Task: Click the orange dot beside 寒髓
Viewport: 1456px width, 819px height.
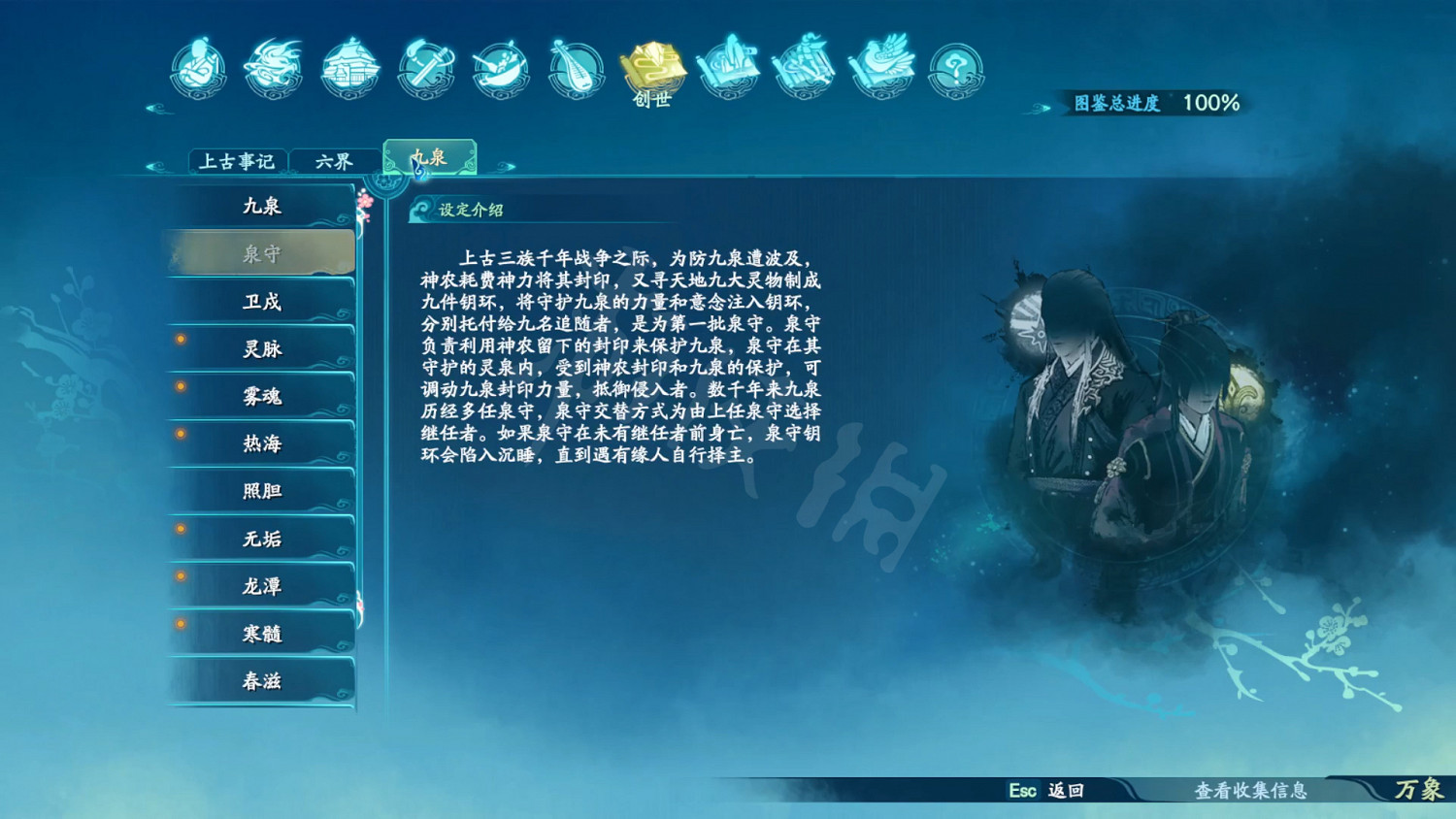Action: click(x=180, y=625)
